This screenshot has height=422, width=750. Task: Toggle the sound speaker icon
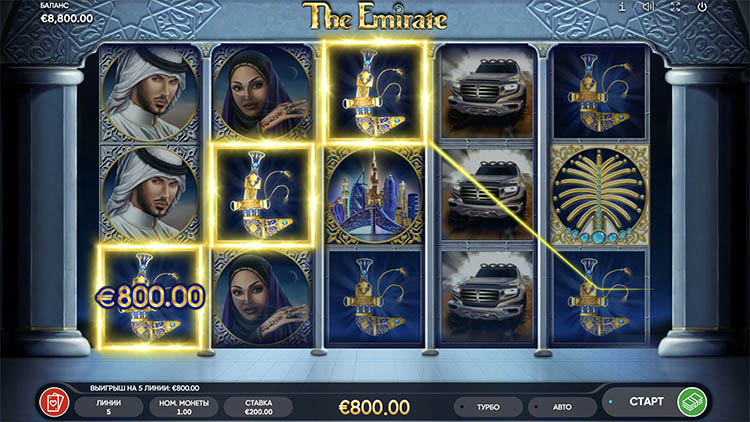pyautogui.click(x=648, y=7)
